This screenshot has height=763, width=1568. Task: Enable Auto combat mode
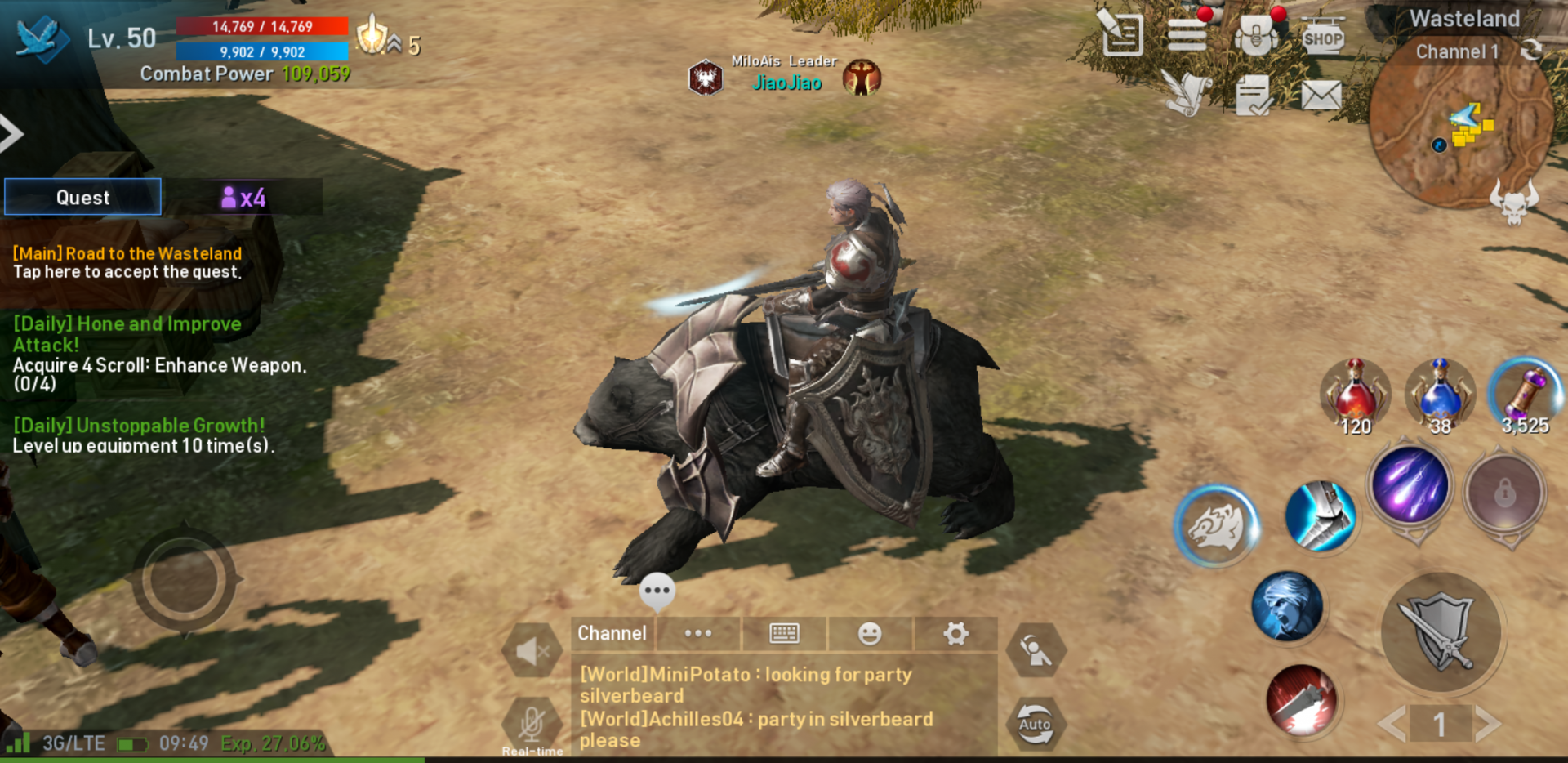(x=1036, y=724)
